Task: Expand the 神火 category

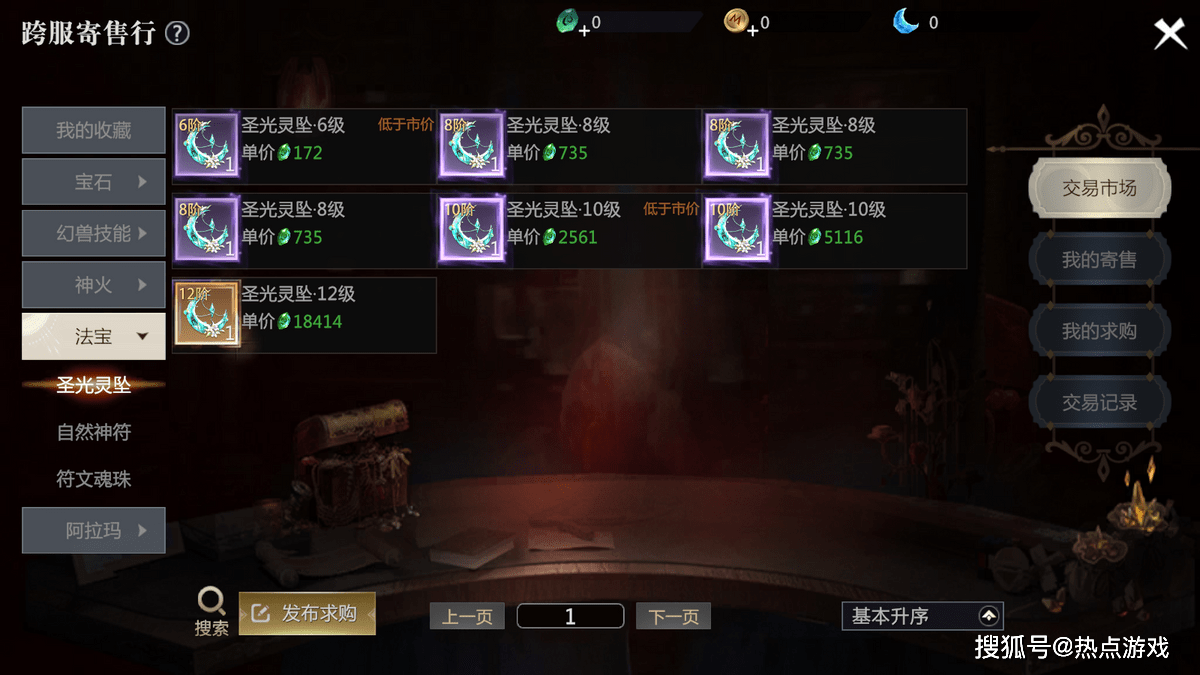Action: (x=94, y=285)
